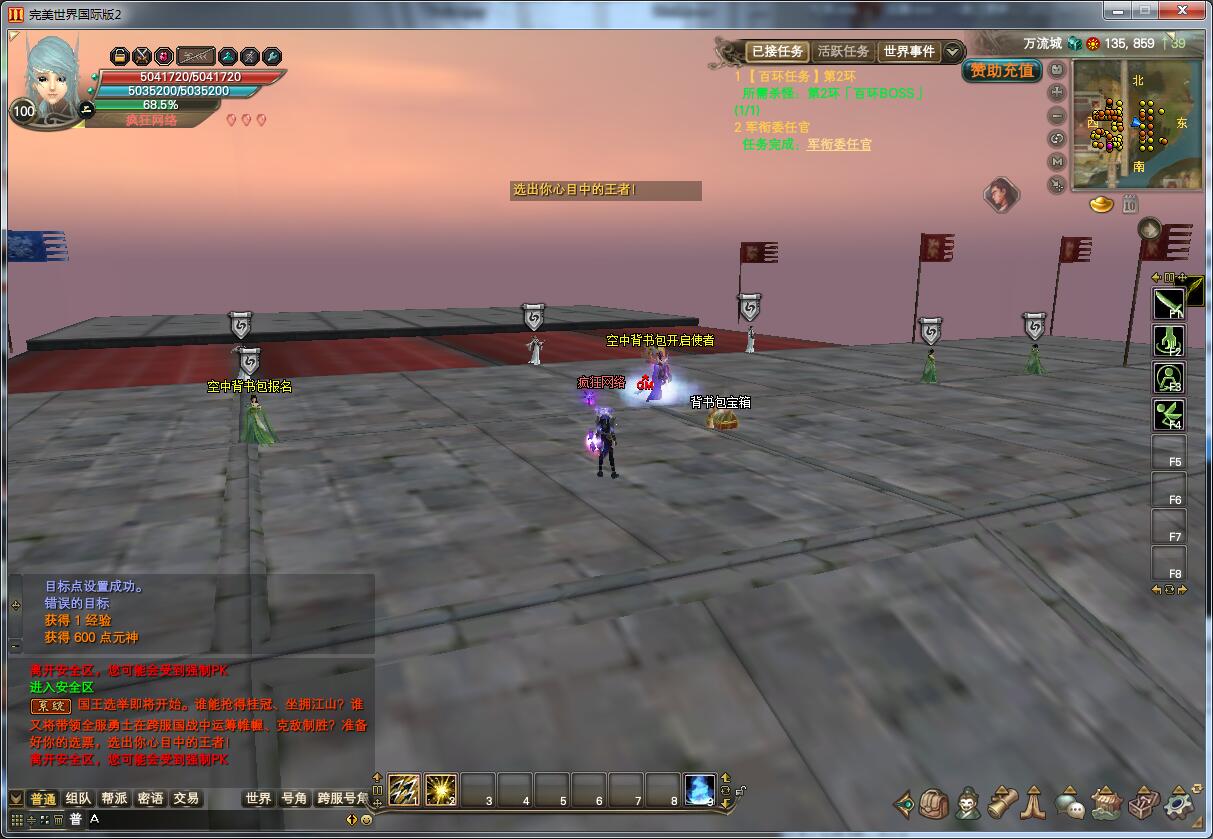1213x839 pixels.
Task: Open the minimap's M map button
Action: [x=1057, y=162]
